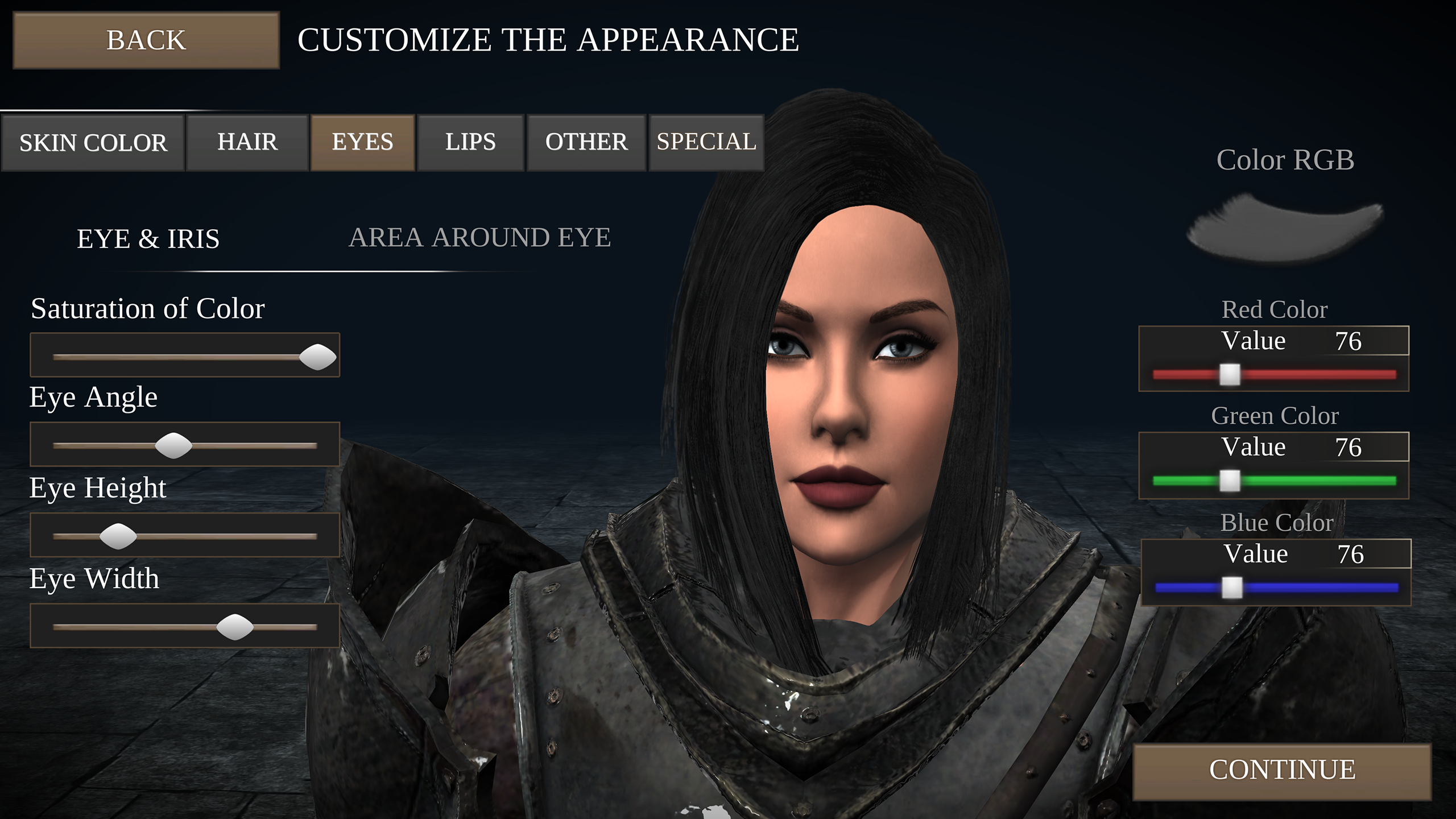Select the EYES tab

pos(363,142)
